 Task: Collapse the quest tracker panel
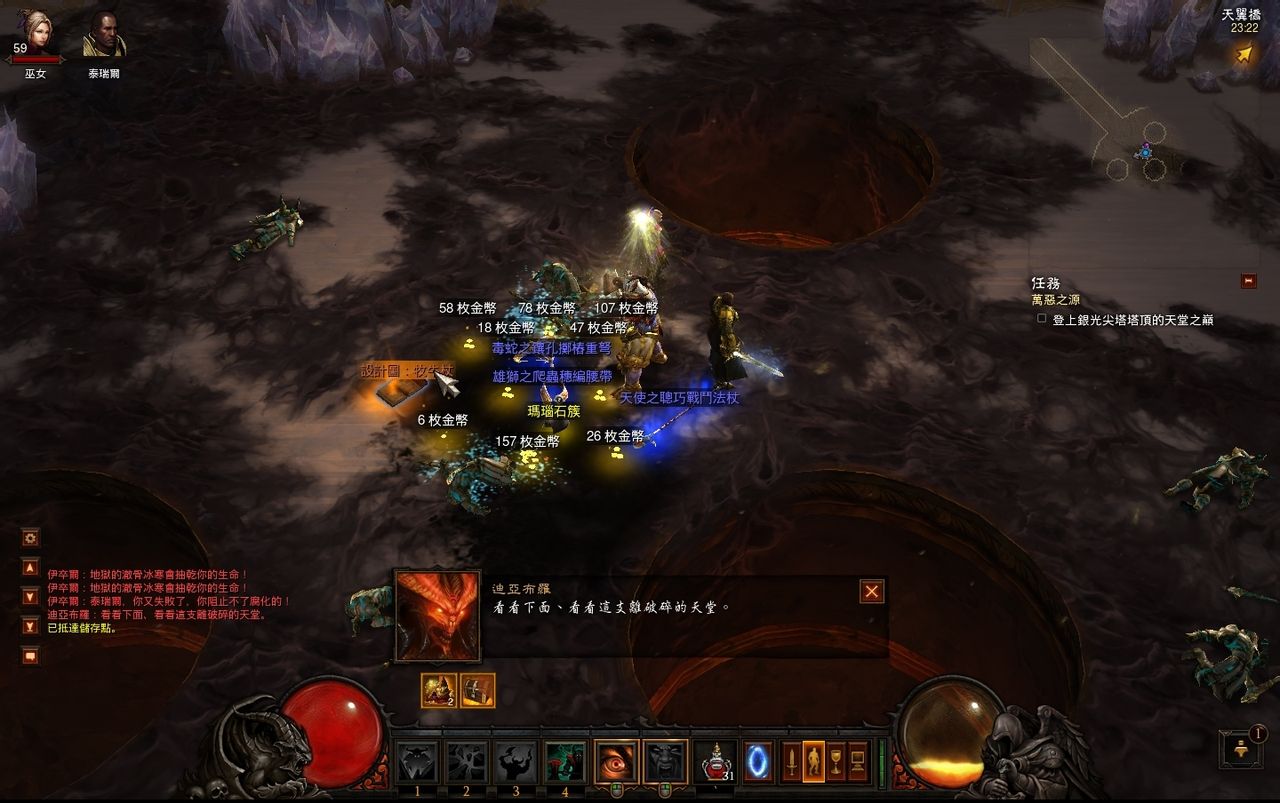[1248, 281]
